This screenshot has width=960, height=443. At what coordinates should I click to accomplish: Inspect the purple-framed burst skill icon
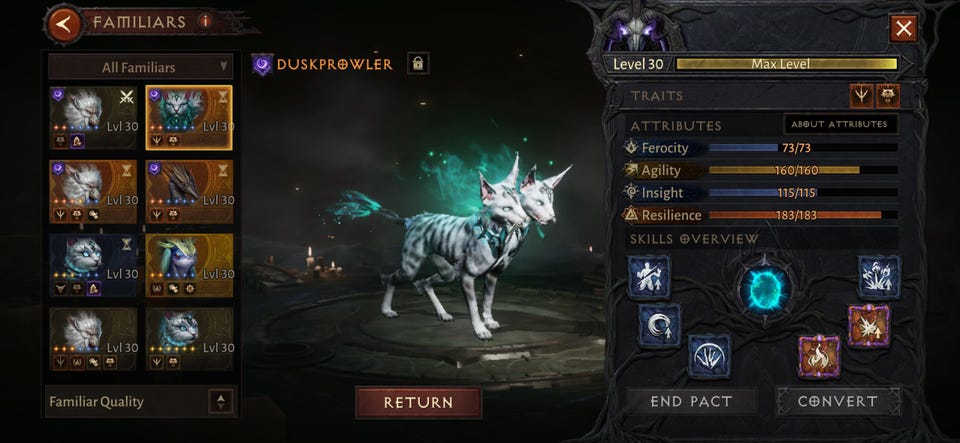tap(868, 326)
